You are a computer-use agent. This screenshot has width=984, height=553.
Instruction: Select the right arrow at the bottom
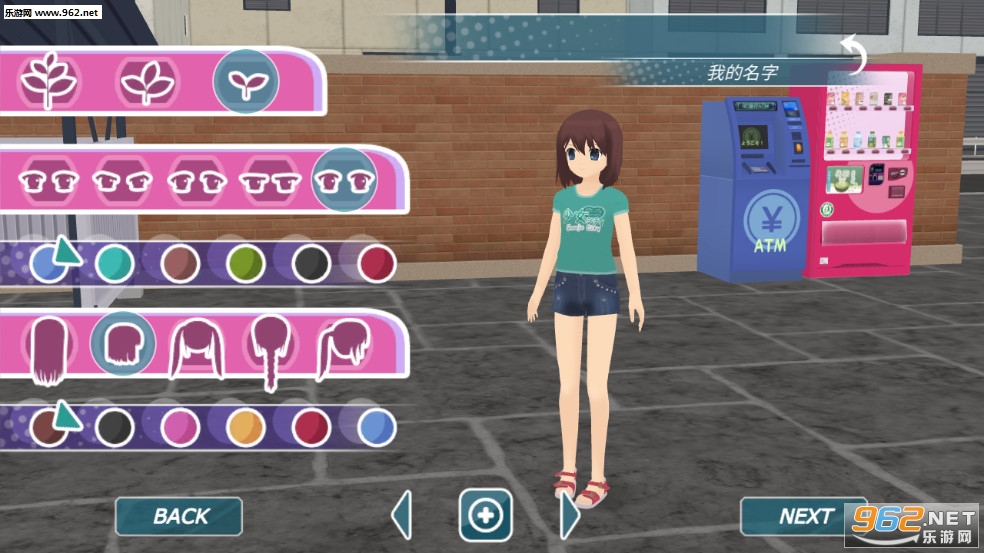click(x=569, y=516)
